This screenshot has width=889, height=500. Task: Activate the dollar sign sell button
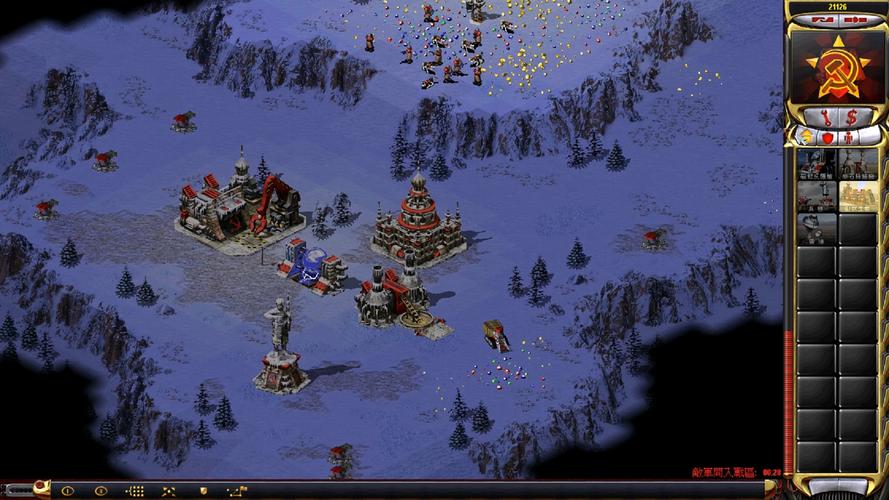coord(851,116)
